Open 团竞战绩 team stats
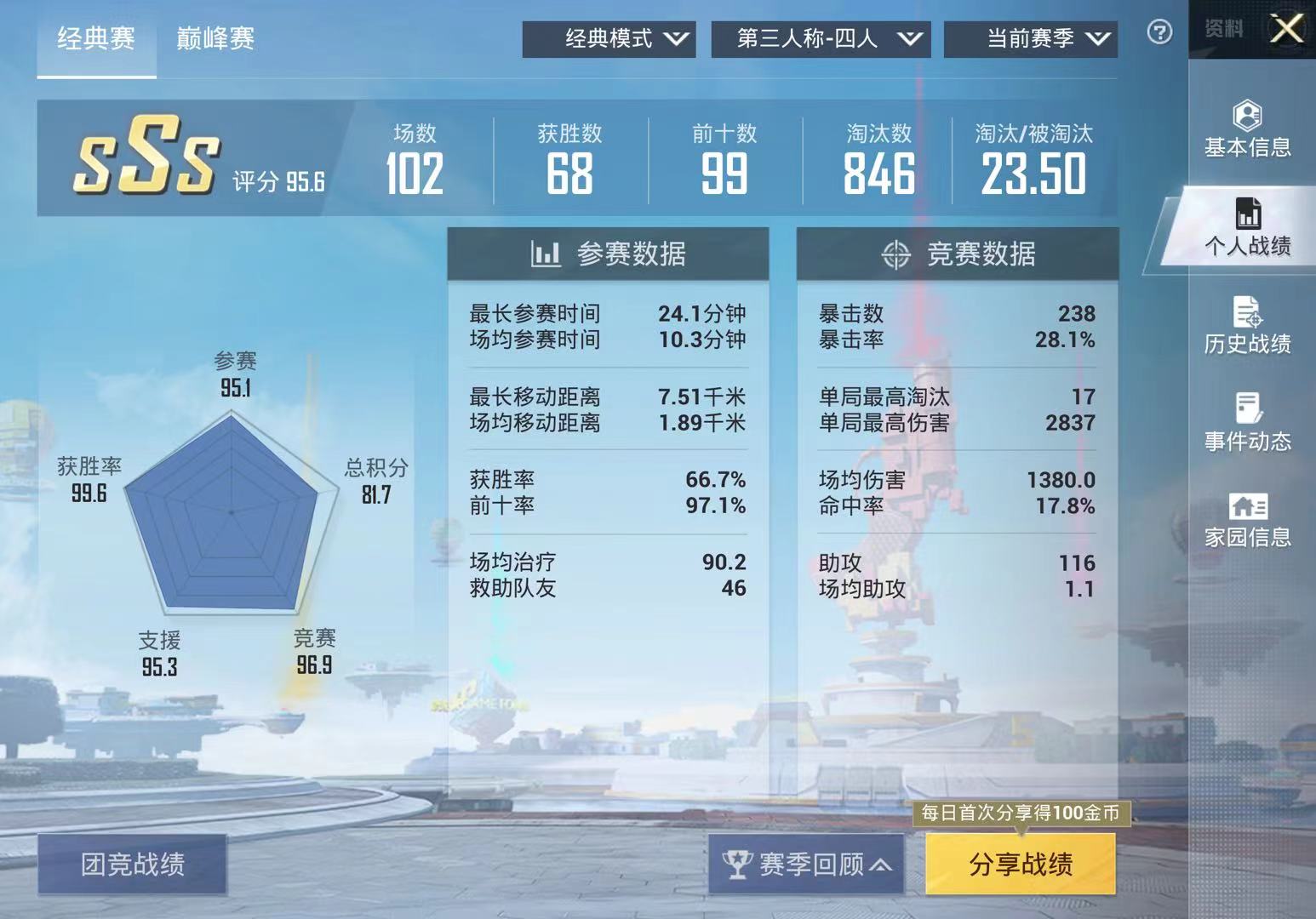 pyautogui.click(x=134, y=863)
